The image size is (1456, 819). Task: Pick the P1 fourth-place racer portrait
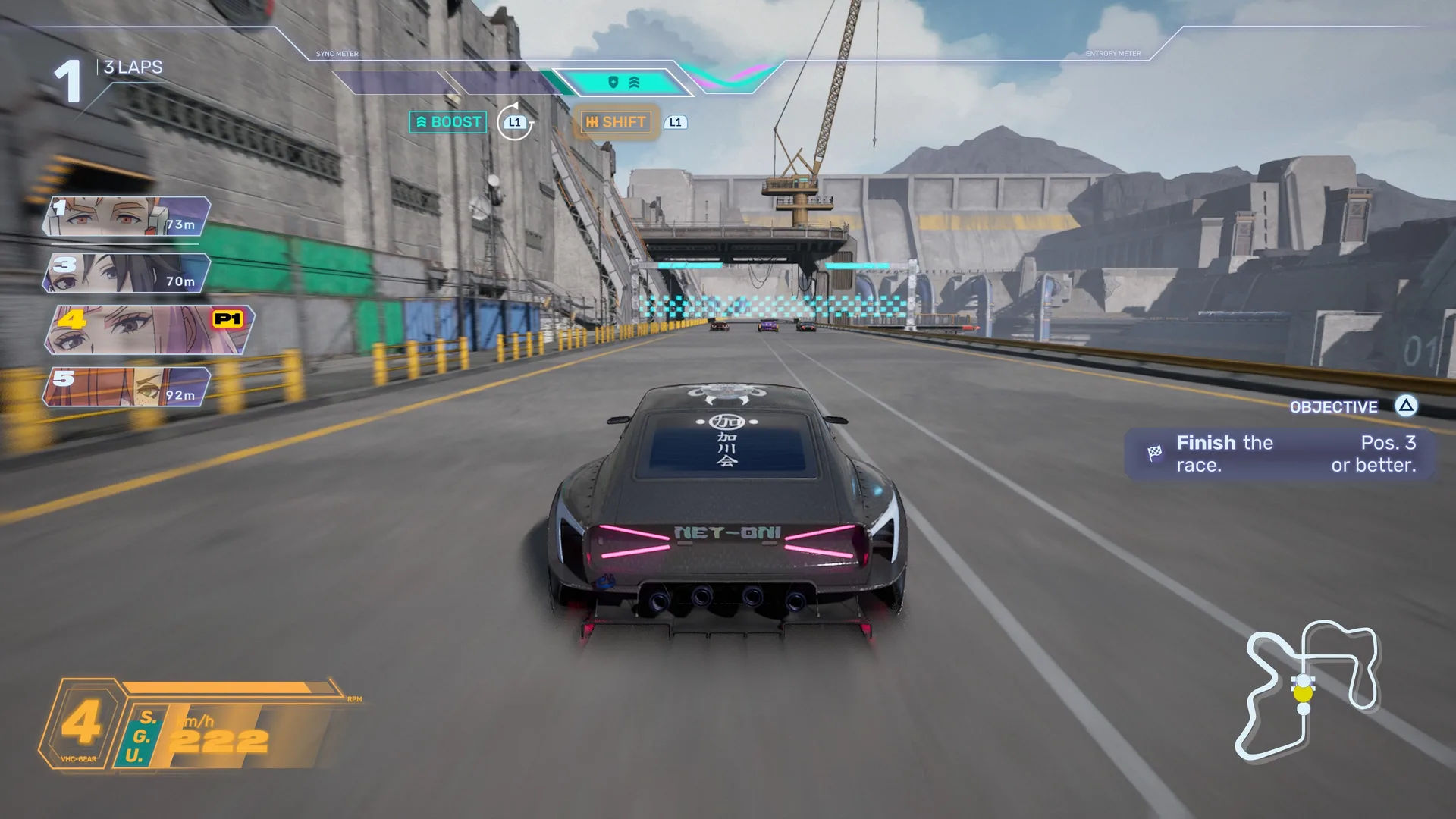(149, 330)
